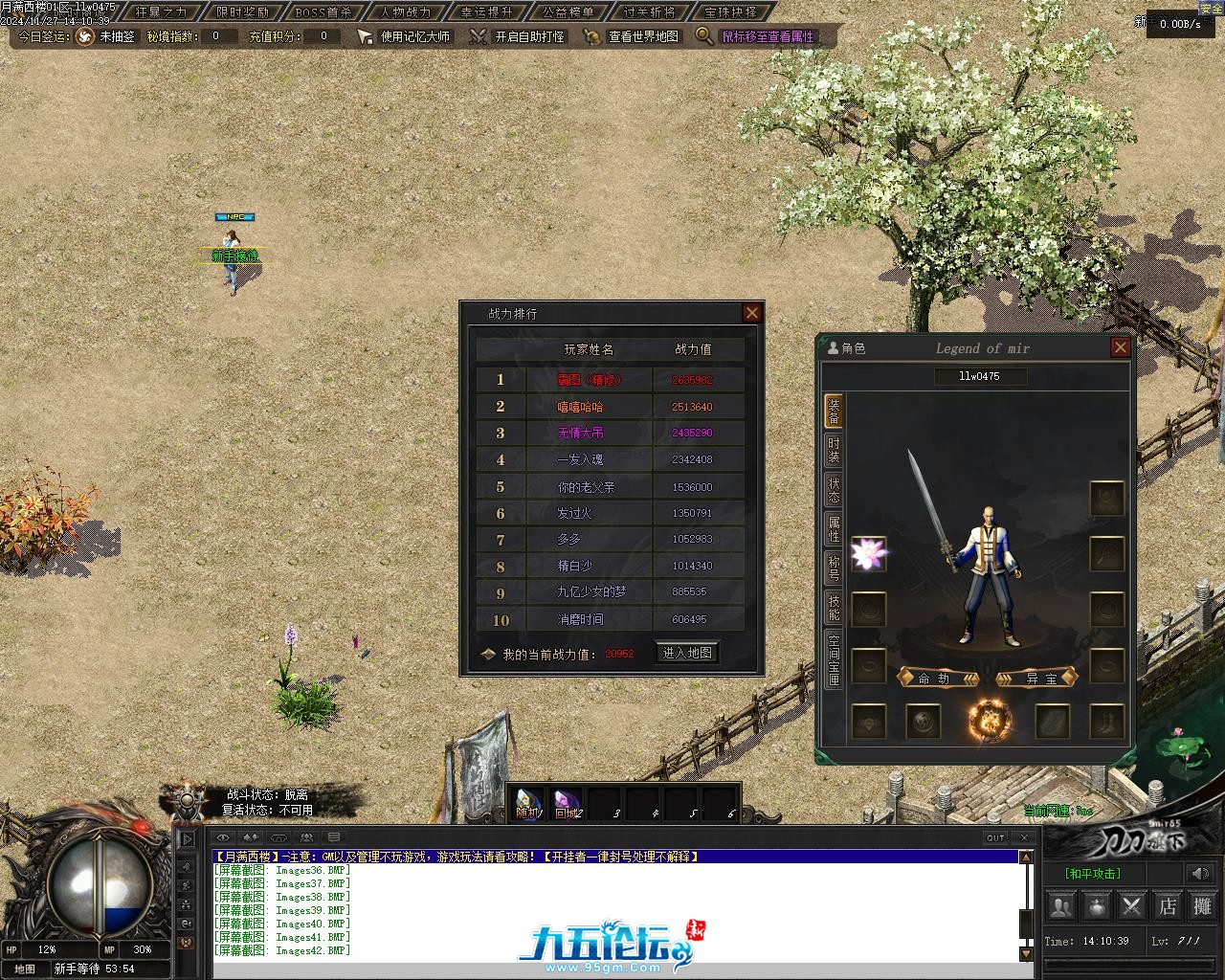Image resolution: width=1225 pixels, height=980 pixels.
Task: Switch to the 时装 tab
Action: [x=834, y=451]
